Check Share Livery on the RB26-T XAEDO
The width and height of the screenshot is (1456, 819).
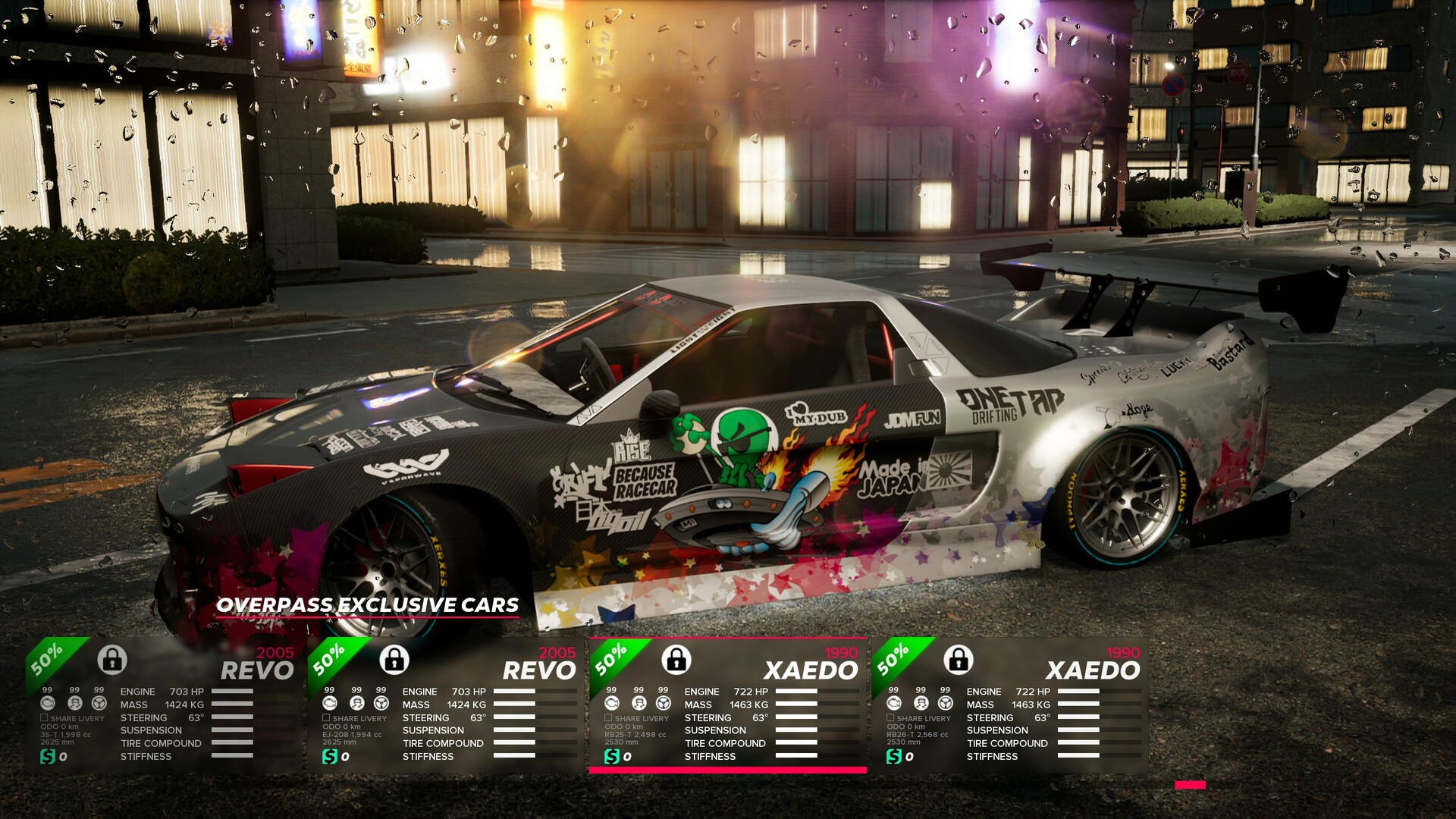pyautogui.click(x=890, y=717)
